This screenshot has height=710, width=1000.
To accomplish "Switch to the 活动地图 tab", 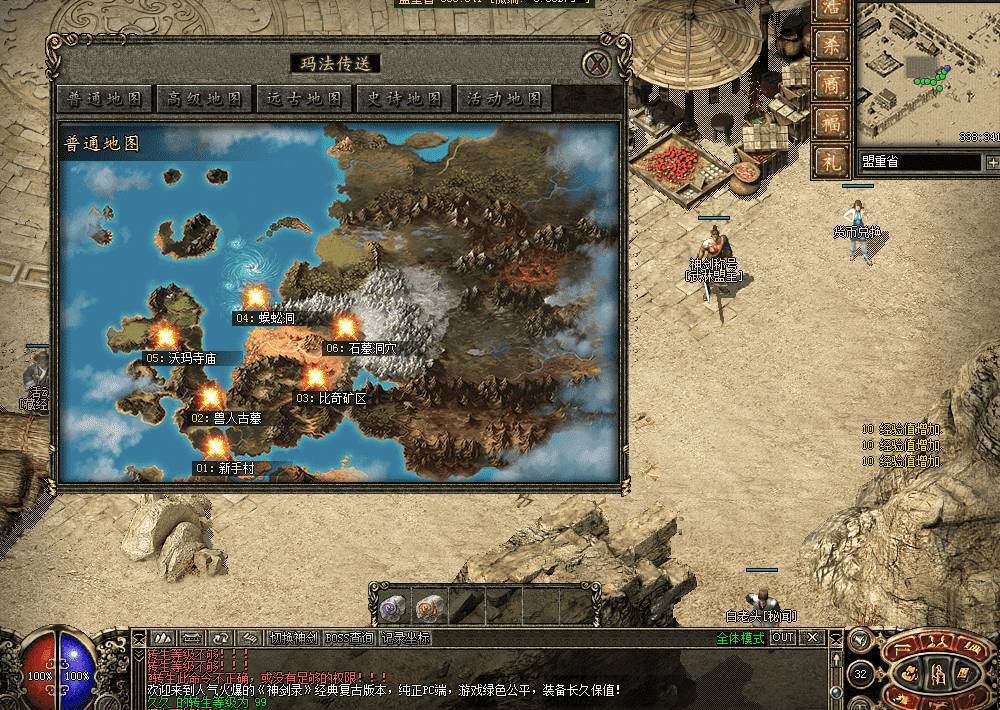I will [503, 99].
